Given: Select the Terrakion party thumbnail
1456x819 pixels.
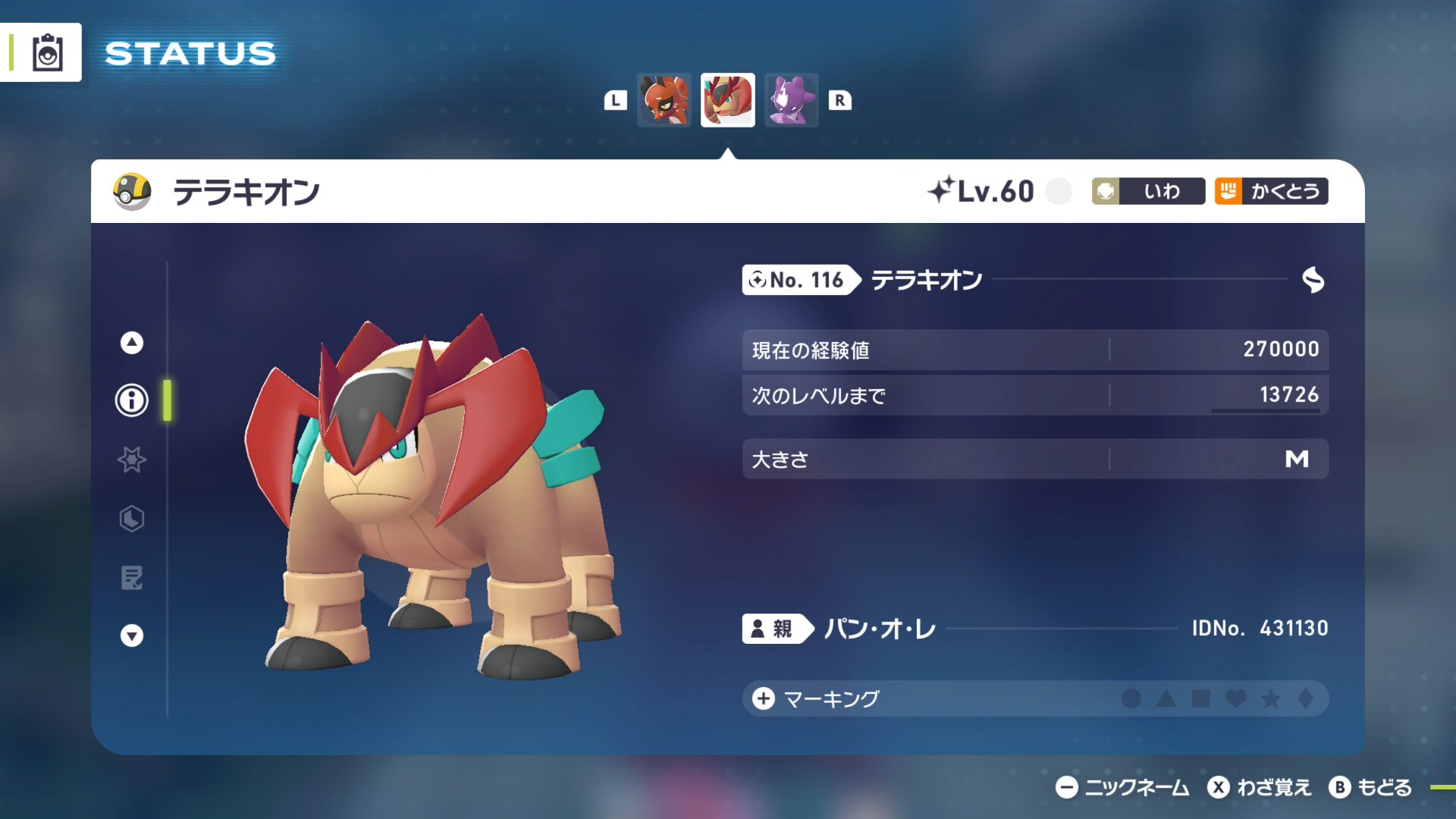Looking at the screenshot, I should [727, 100].
